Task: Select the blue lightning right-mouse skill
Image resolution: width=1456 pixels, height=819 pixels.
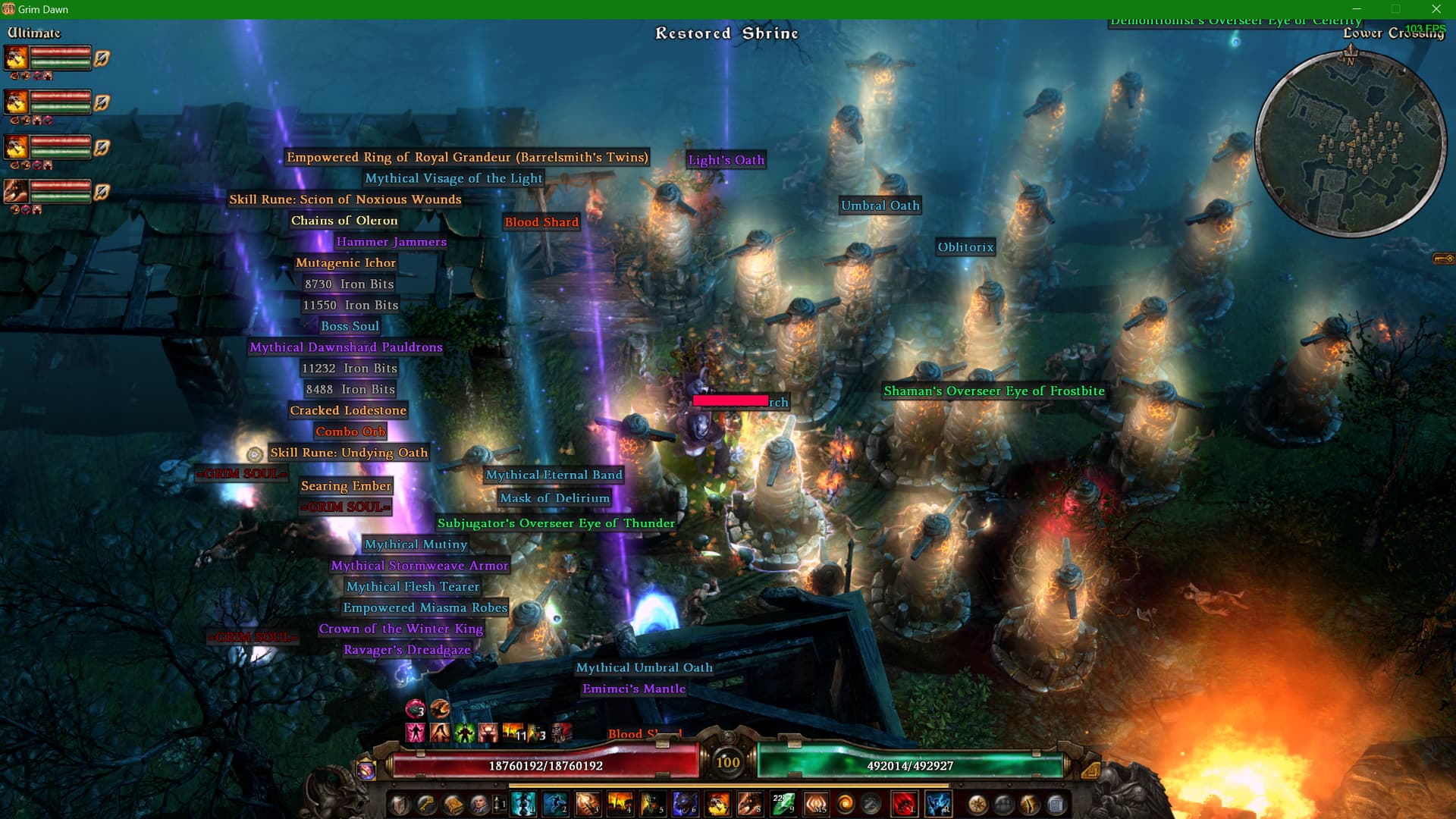Action: click(x=938, y=804)
